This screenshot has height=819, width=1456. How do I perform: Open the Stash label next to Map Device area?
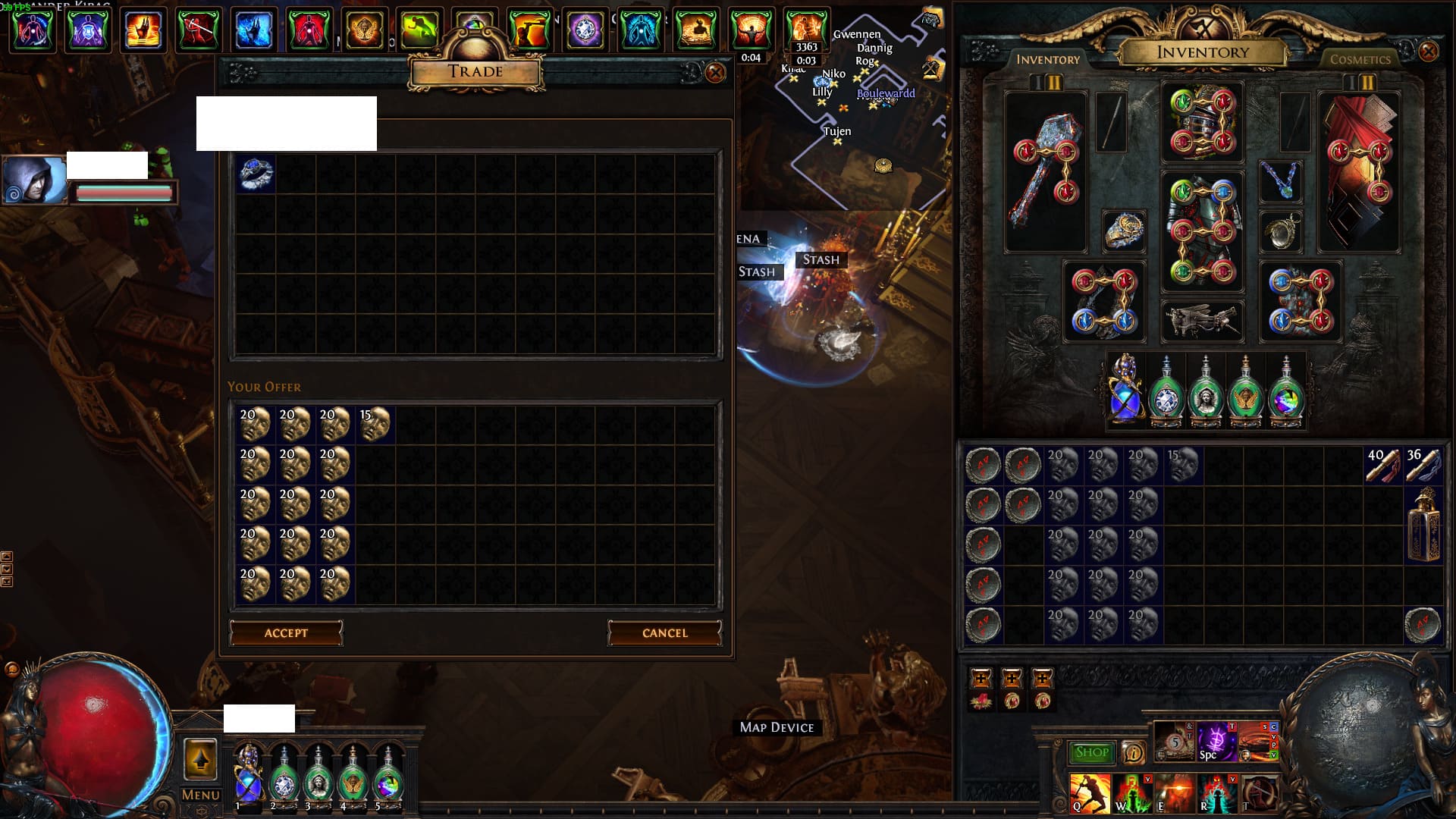pos(821,259)
